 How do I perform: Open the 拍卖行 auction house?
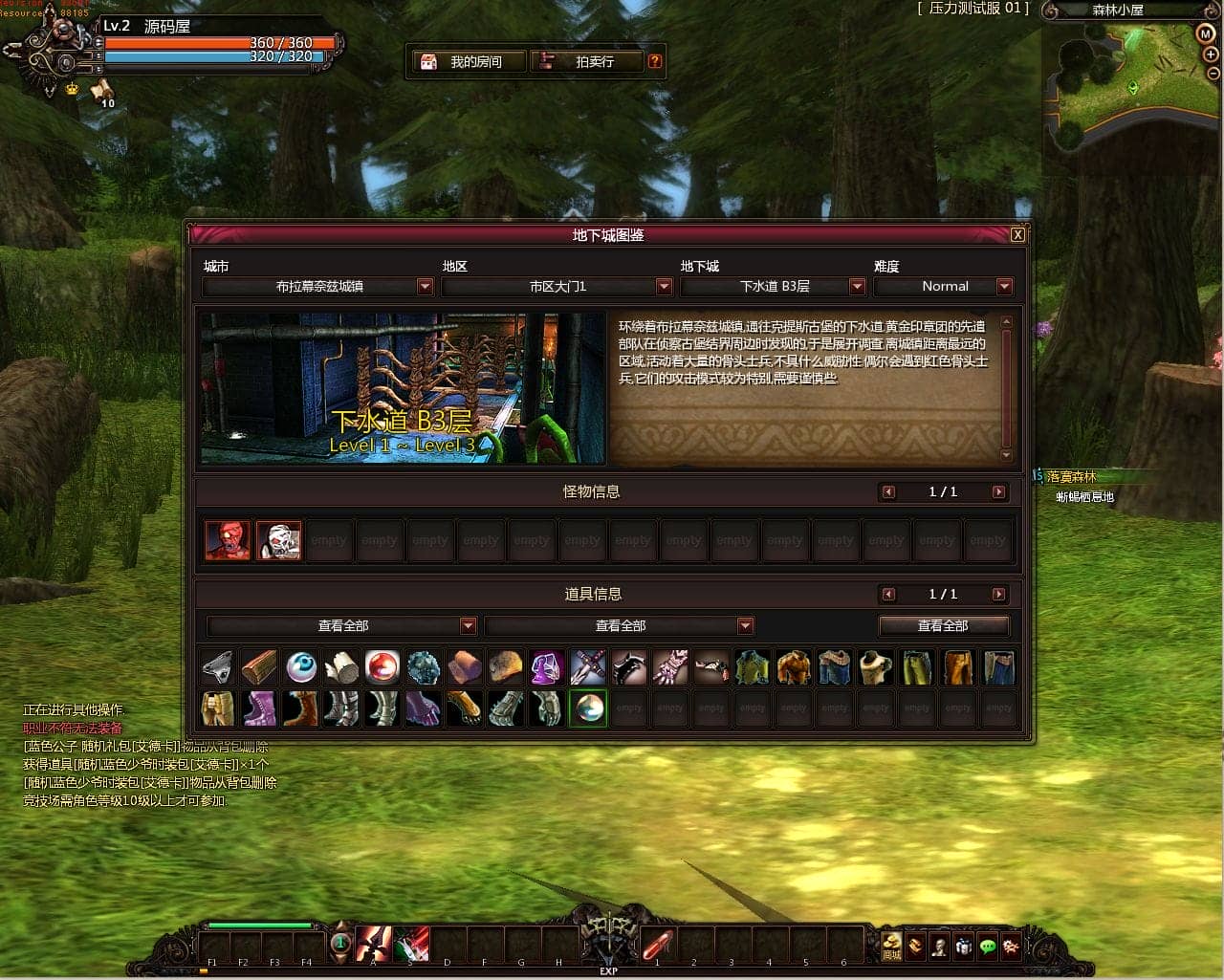585,62
